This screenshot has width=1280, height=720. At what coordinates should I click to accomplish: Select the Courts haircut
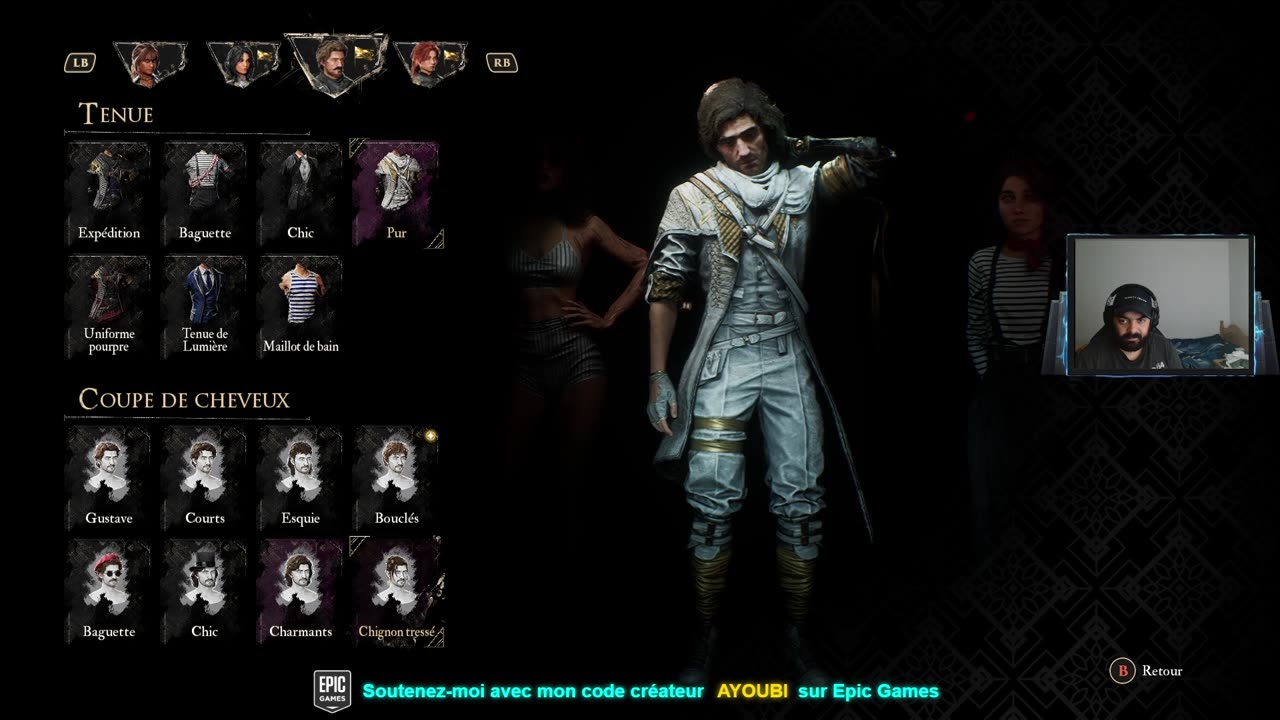coord(205,478)
